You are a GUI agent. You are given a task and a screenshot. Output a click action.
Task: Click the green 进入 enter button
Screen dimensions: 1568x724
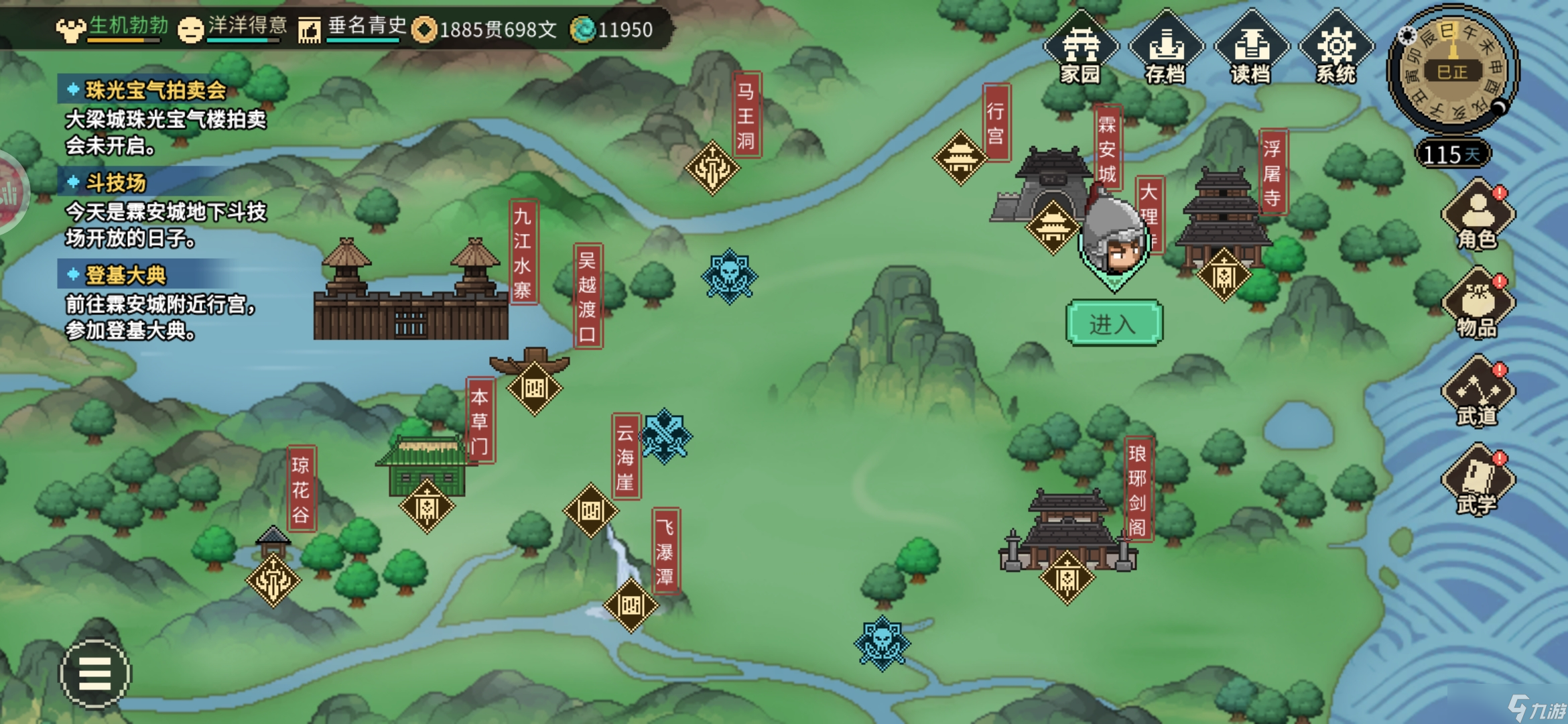click(1114, 324)
